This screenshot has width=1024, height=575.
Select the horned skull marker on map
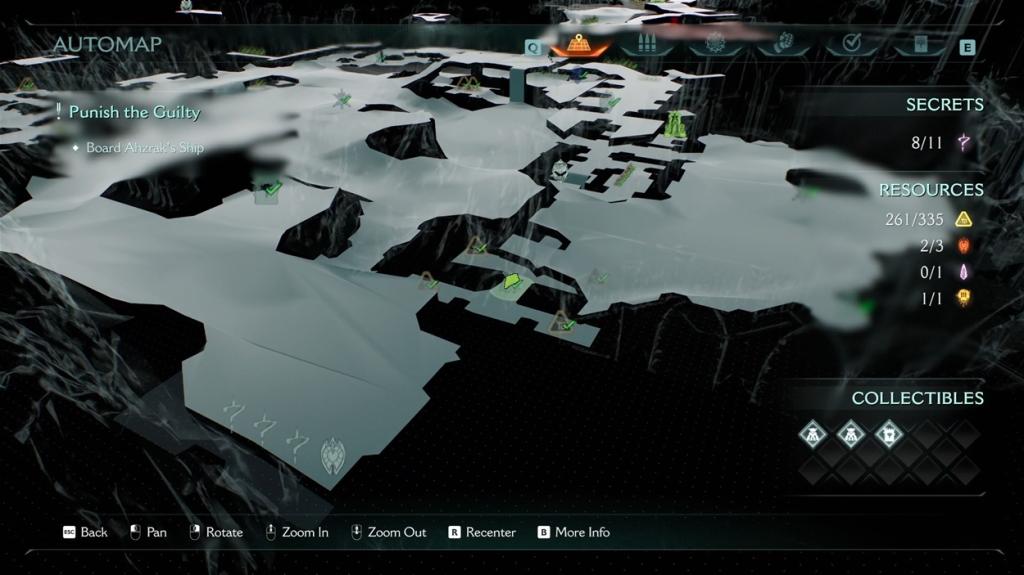tap(333, 455)
